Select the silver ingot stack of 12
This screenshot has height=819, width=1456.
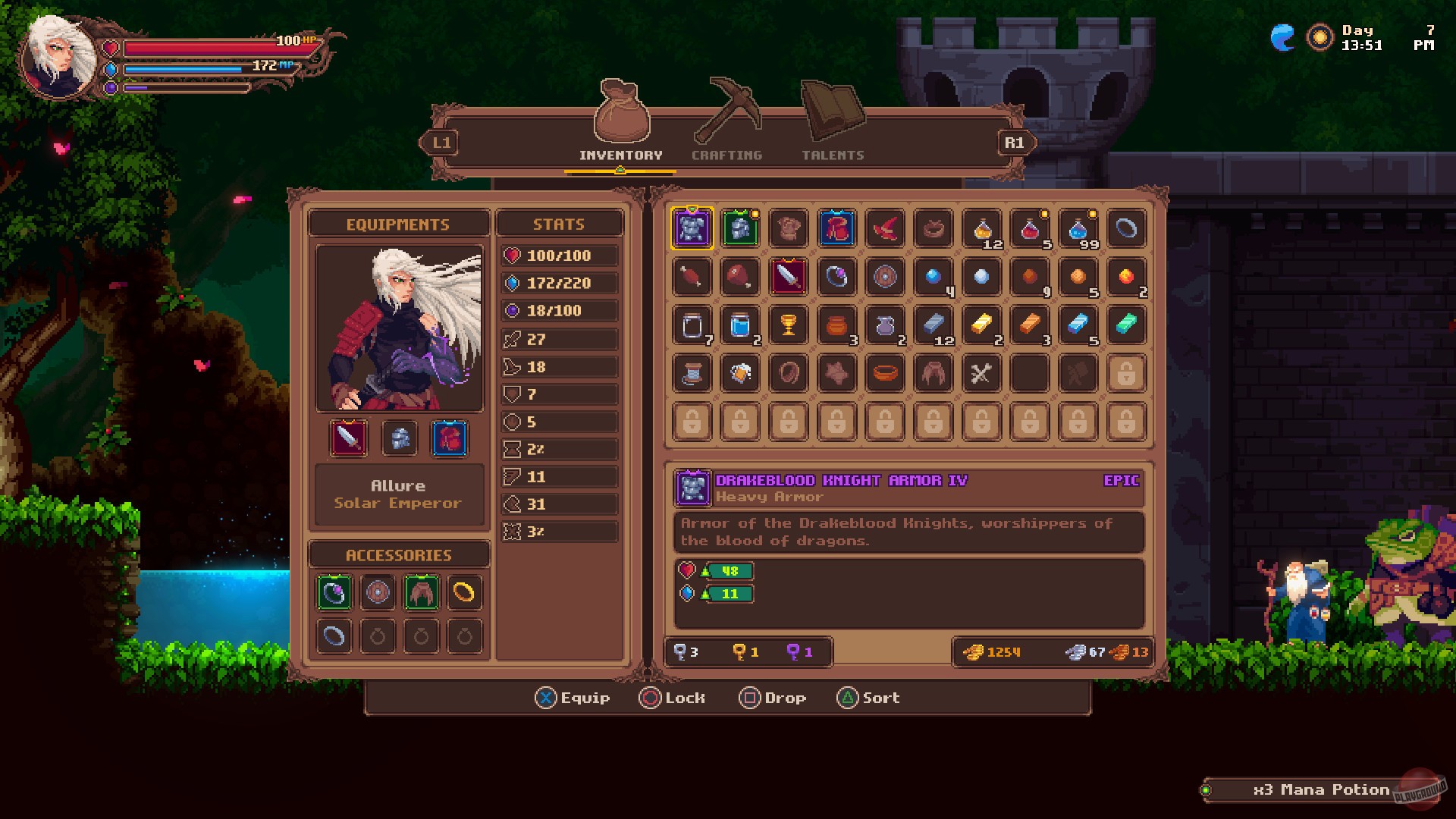pos(934,325)
